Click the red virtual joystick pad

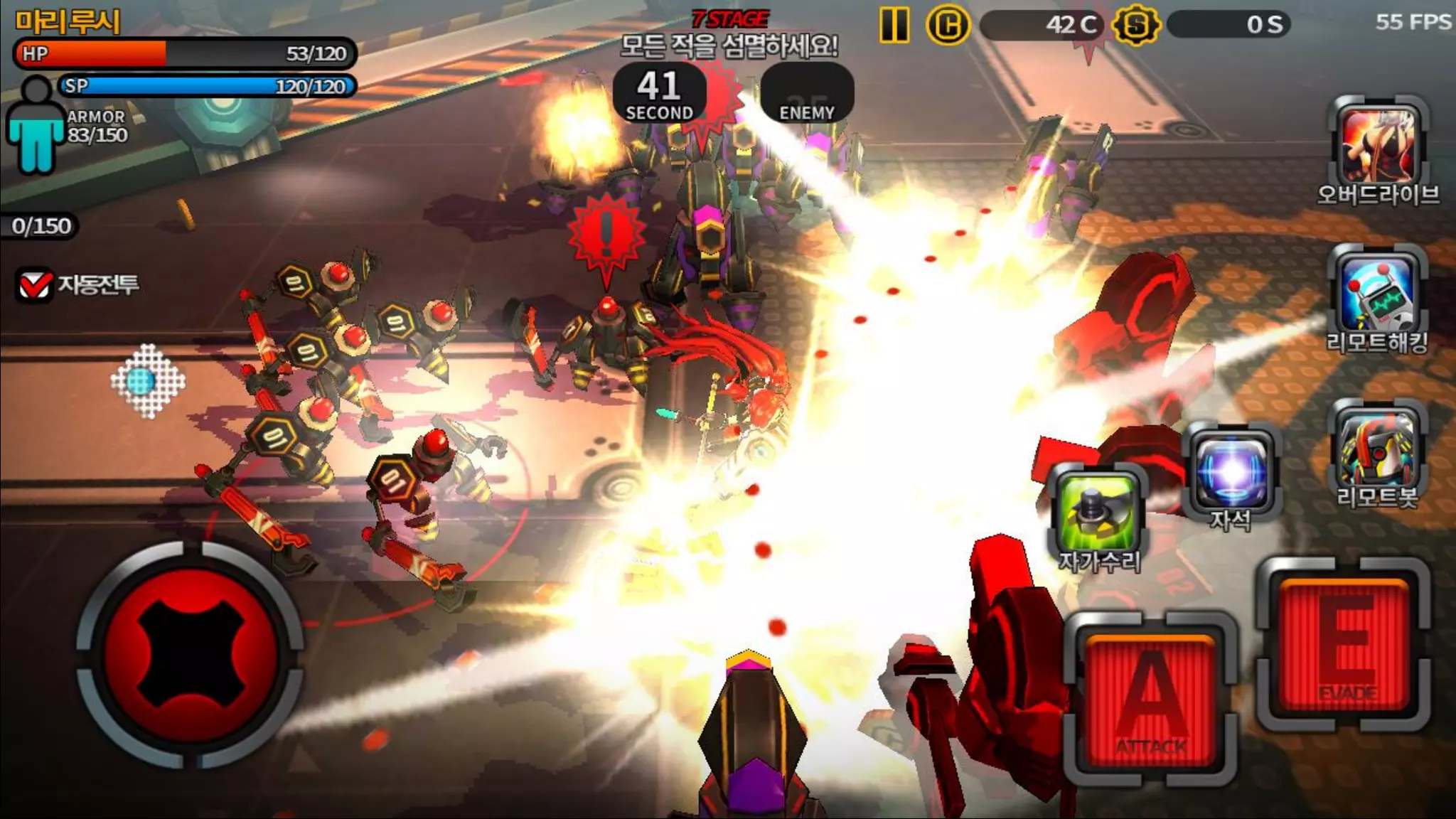point(191,654)
